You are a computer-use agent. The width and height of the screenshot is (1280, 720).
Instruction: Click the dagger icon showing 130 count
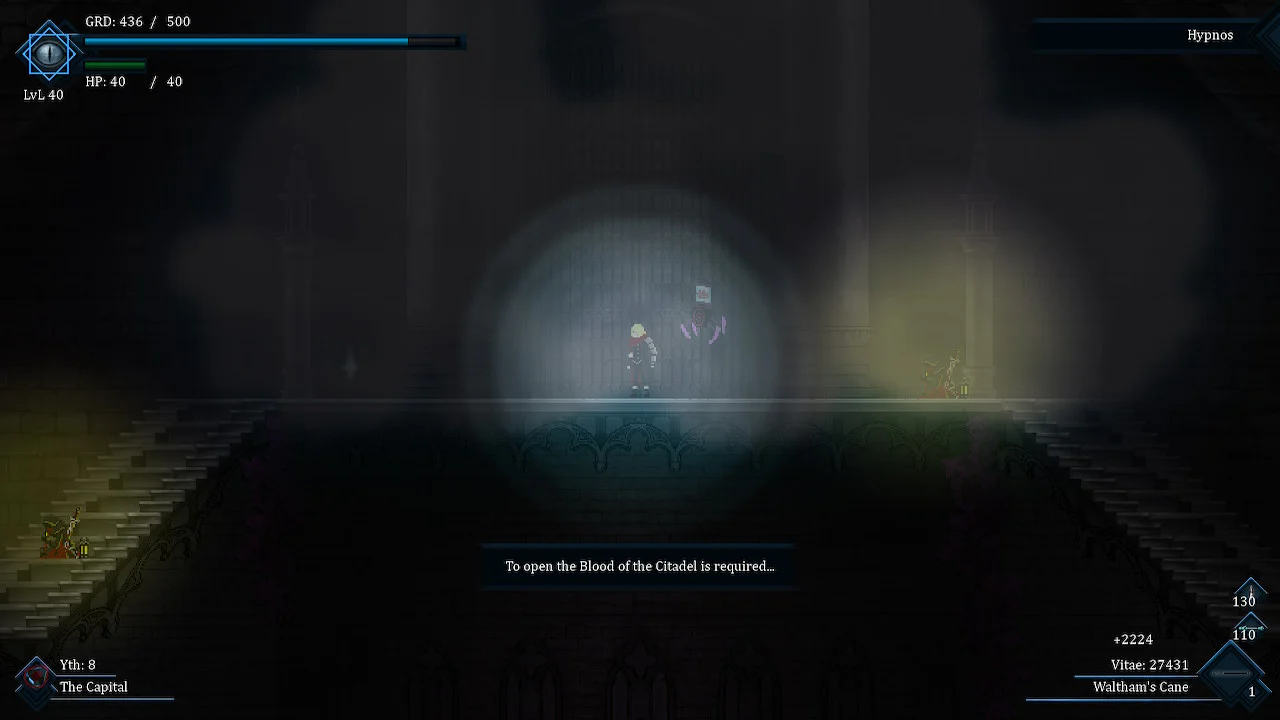click(x=1250, y=590)
